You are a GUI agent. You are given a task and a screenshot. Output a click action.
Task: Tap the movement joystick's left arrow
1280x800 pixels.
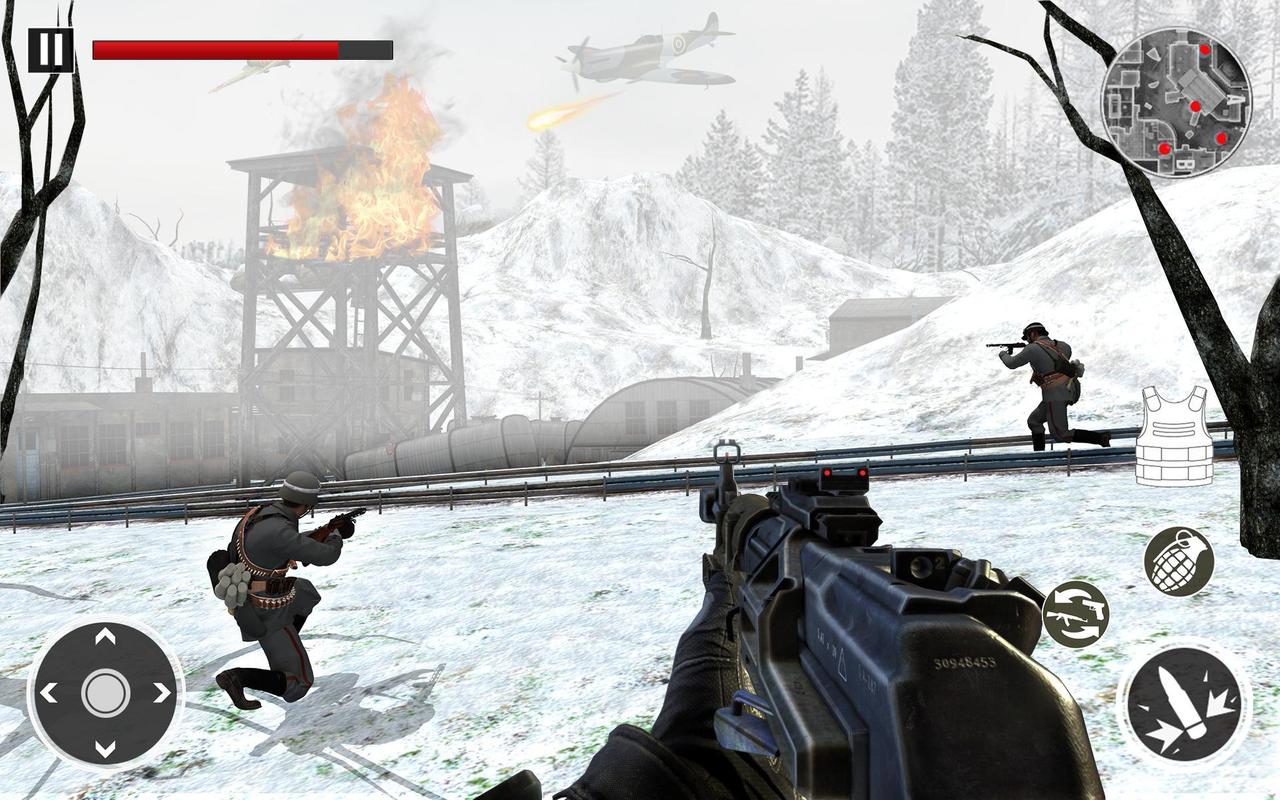(x=48, y=692)
